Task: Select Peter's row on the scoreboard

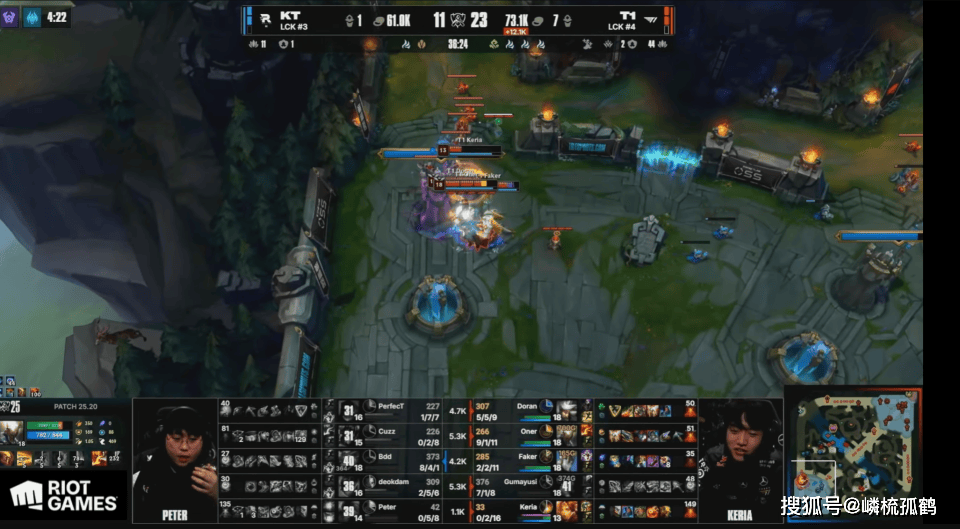Action: tap(400, 510)
